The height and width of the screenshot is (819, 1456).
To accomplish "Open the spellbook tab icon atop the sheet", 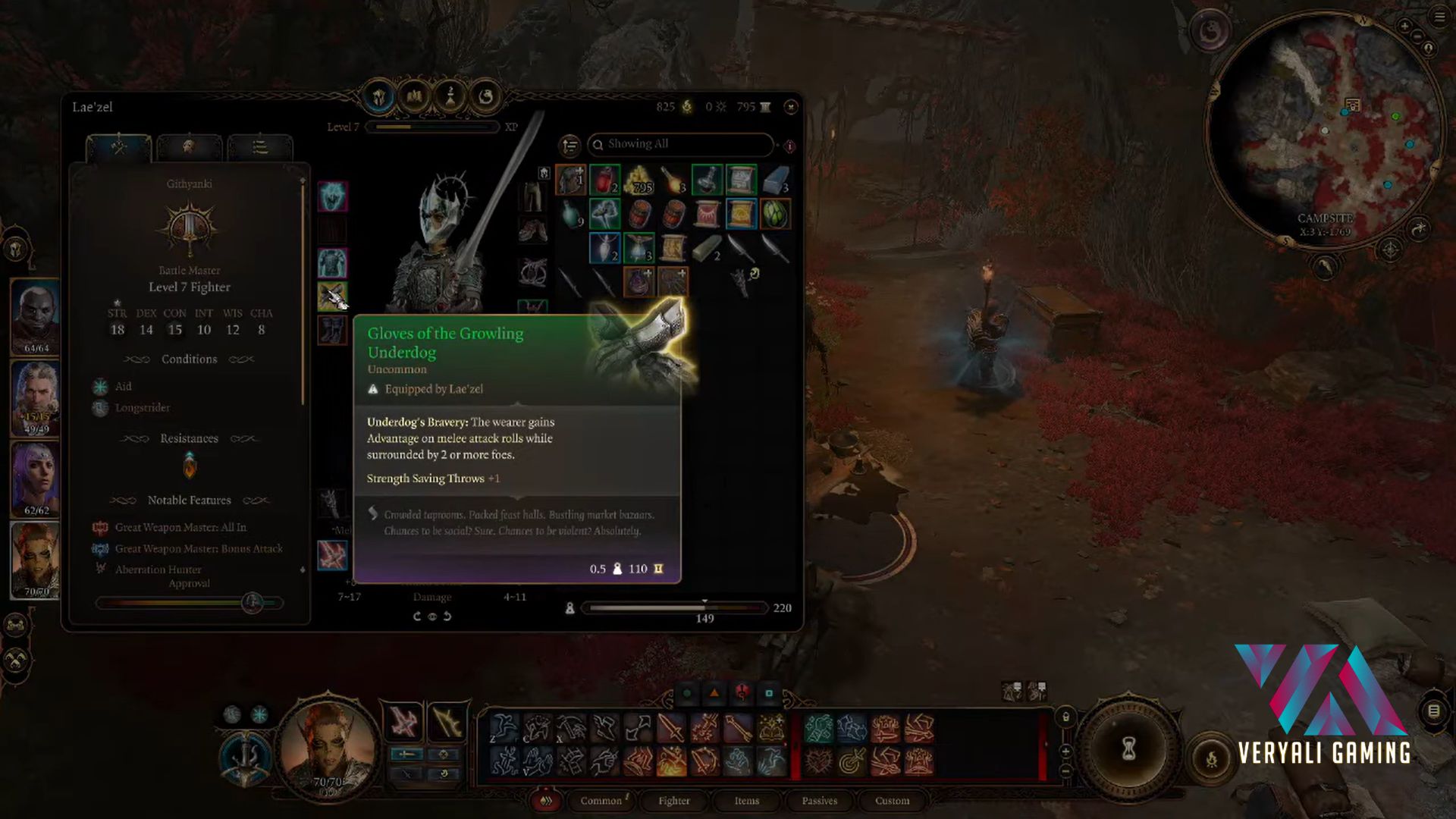I will (x=414, y=96).
